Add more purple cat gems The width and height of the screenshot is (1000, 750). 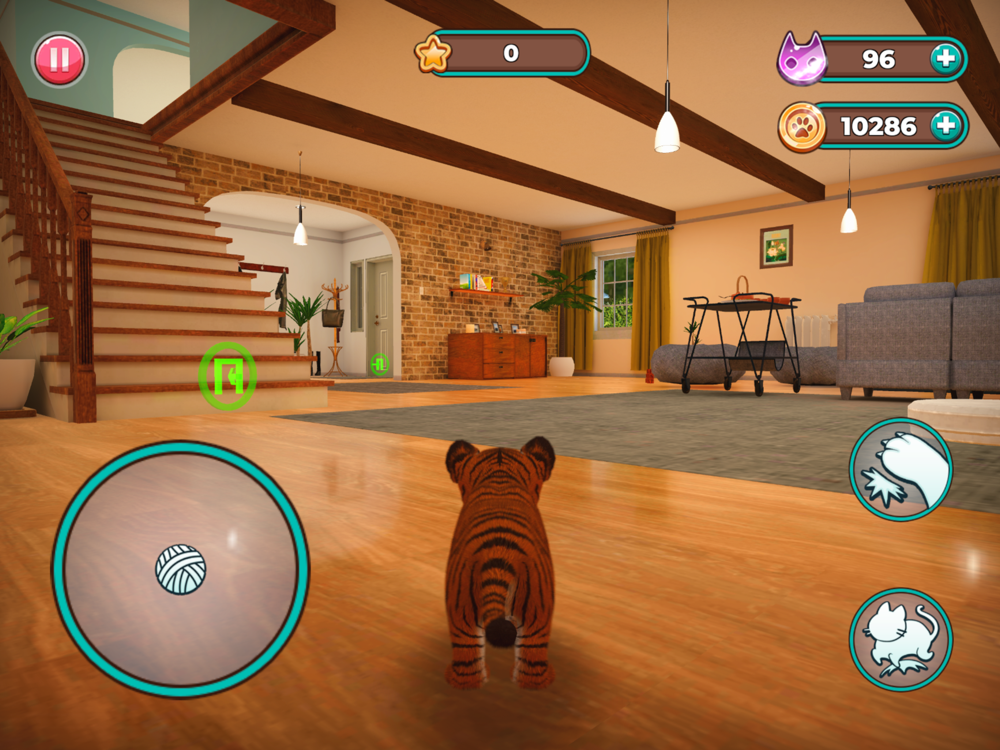point(944,59)
